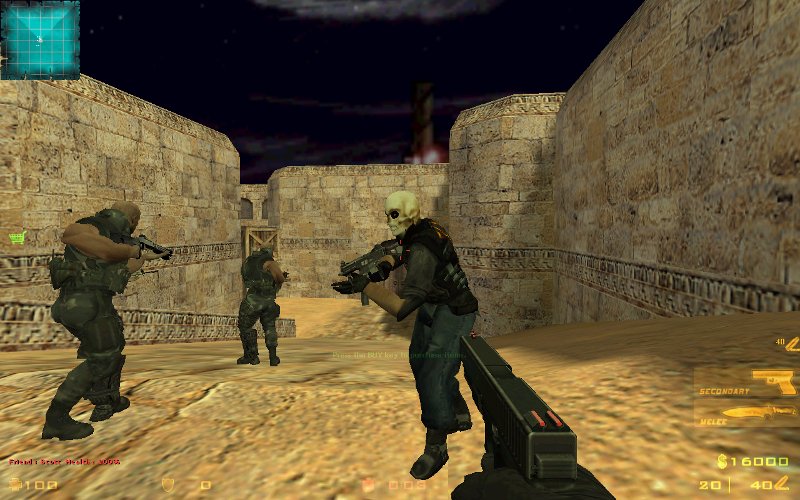This screenshot has height=500, width=800.
Task: Click the radar minimap
Action: pos(40,40)
